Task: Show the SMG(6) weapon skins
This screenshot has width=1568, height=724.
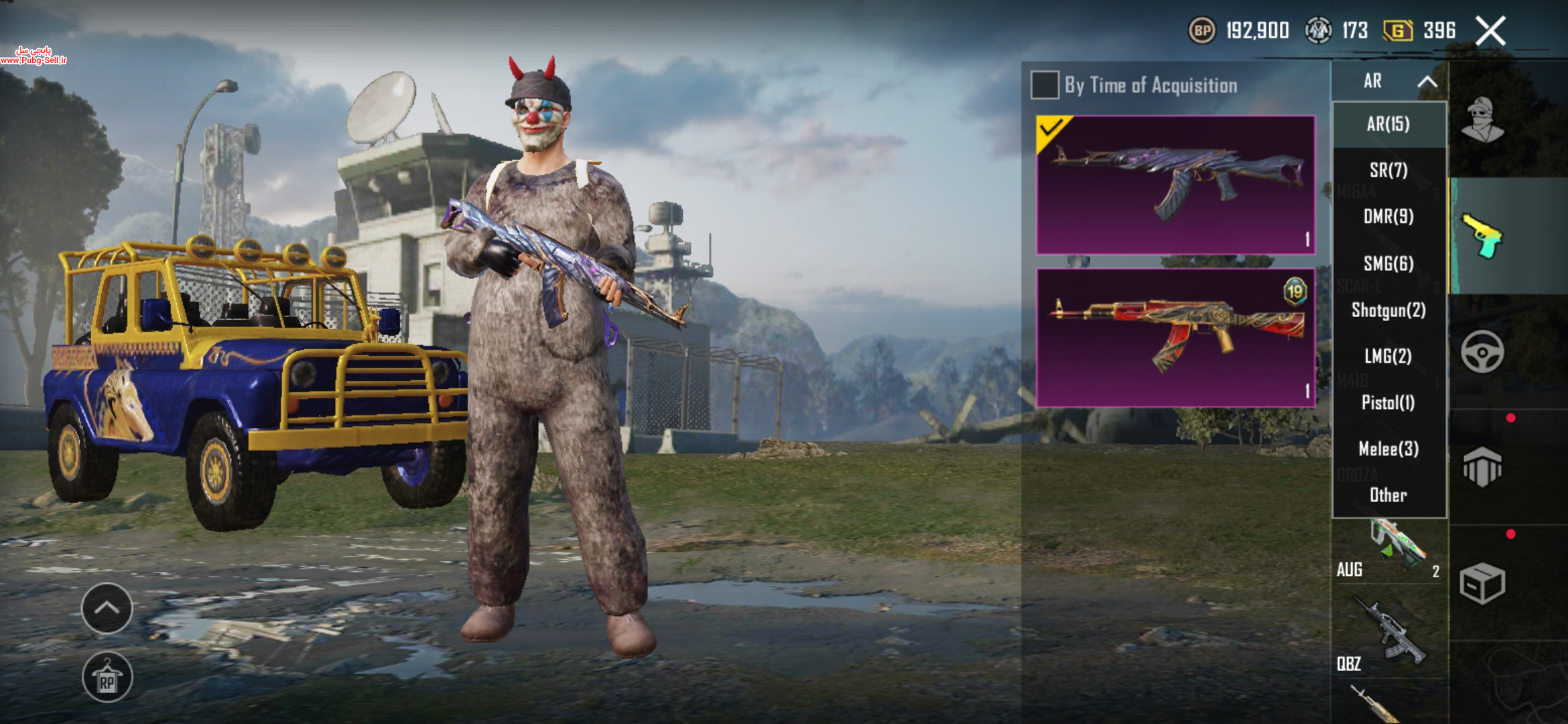Action: point(1388,263)
